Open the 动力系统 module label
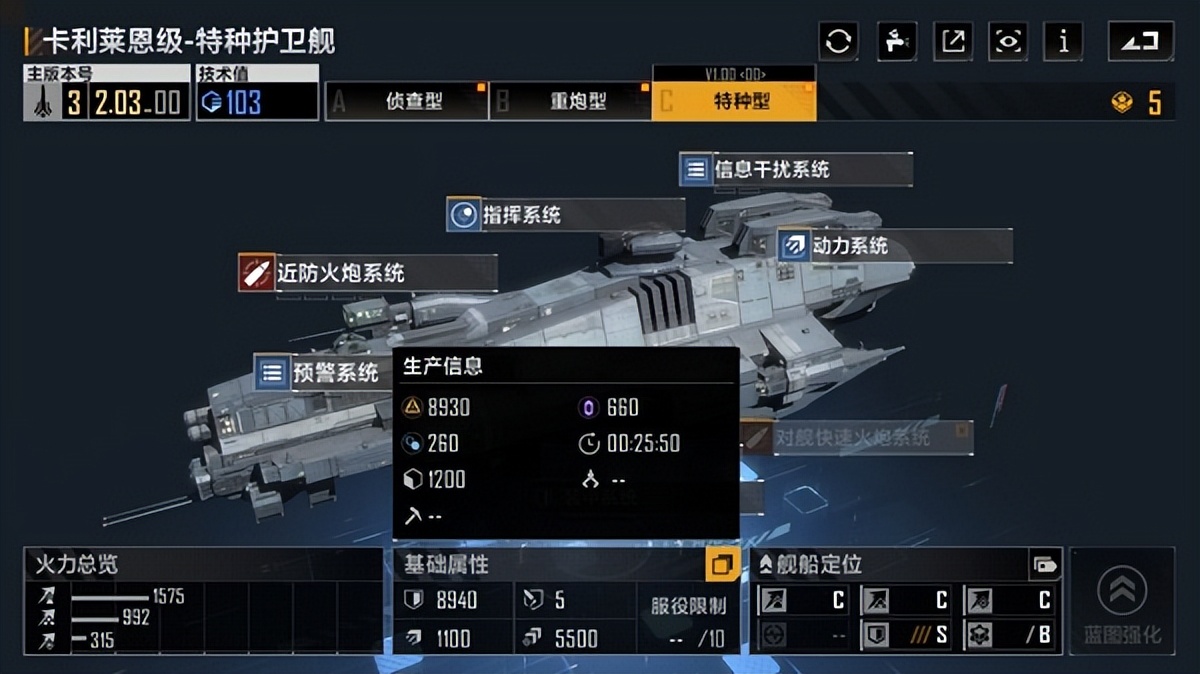The height and width of the screenshot is (674, 1200). pyautogui.click(x=893, y=246)
